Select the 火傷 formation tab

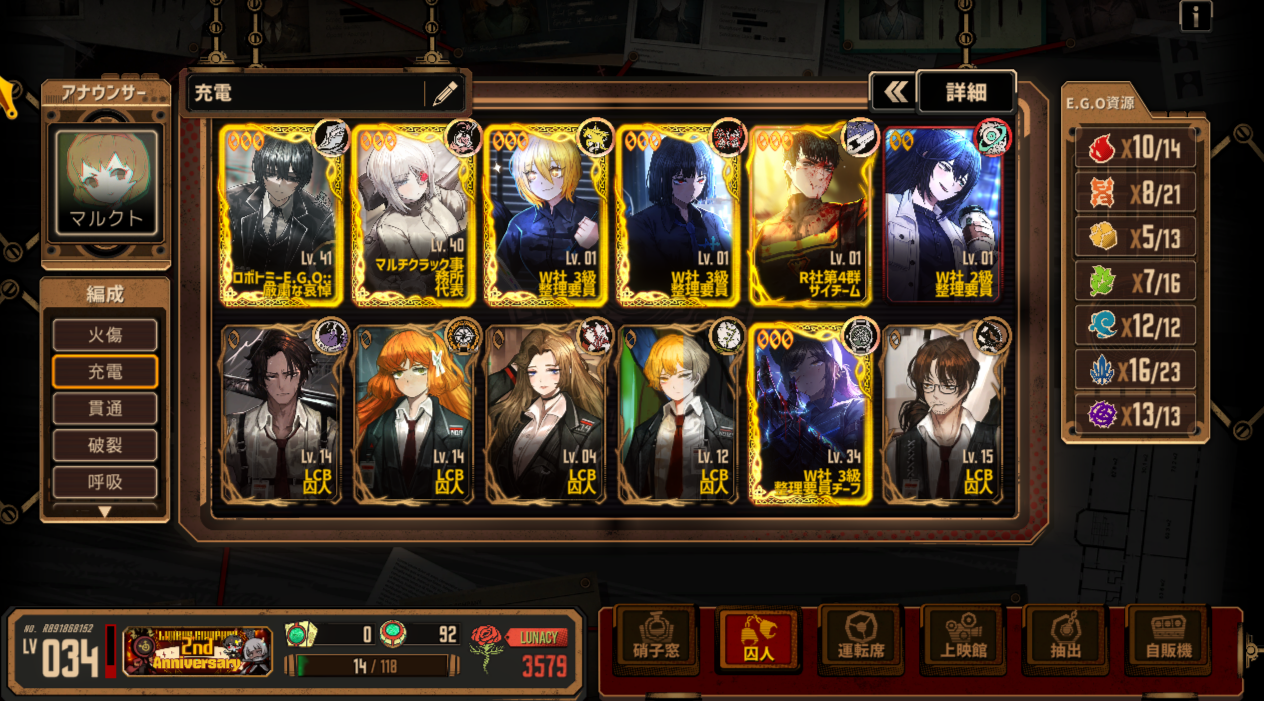click(105, 335)
